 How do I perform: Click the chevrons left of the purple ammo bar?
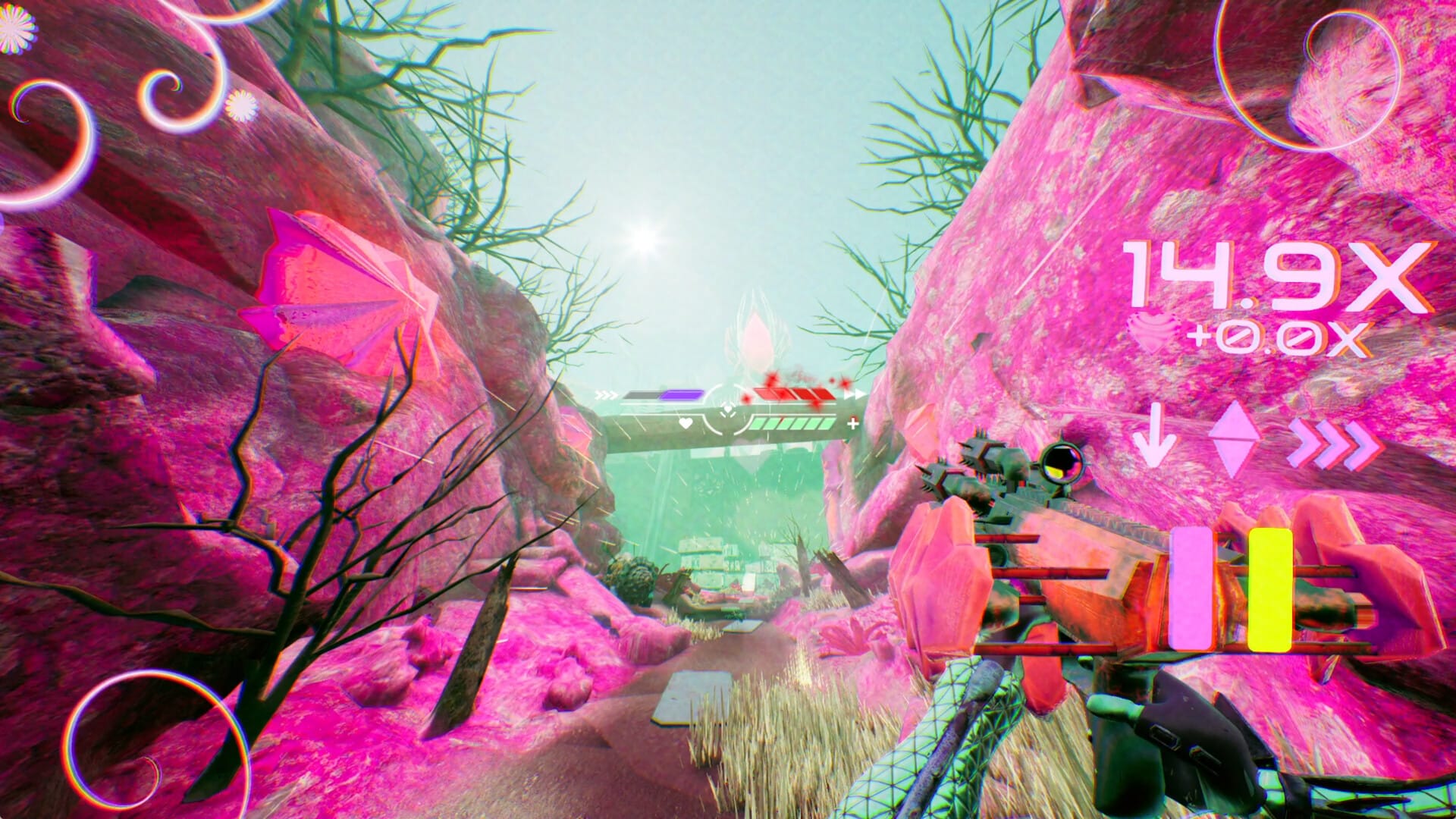(x=604, y=394)
